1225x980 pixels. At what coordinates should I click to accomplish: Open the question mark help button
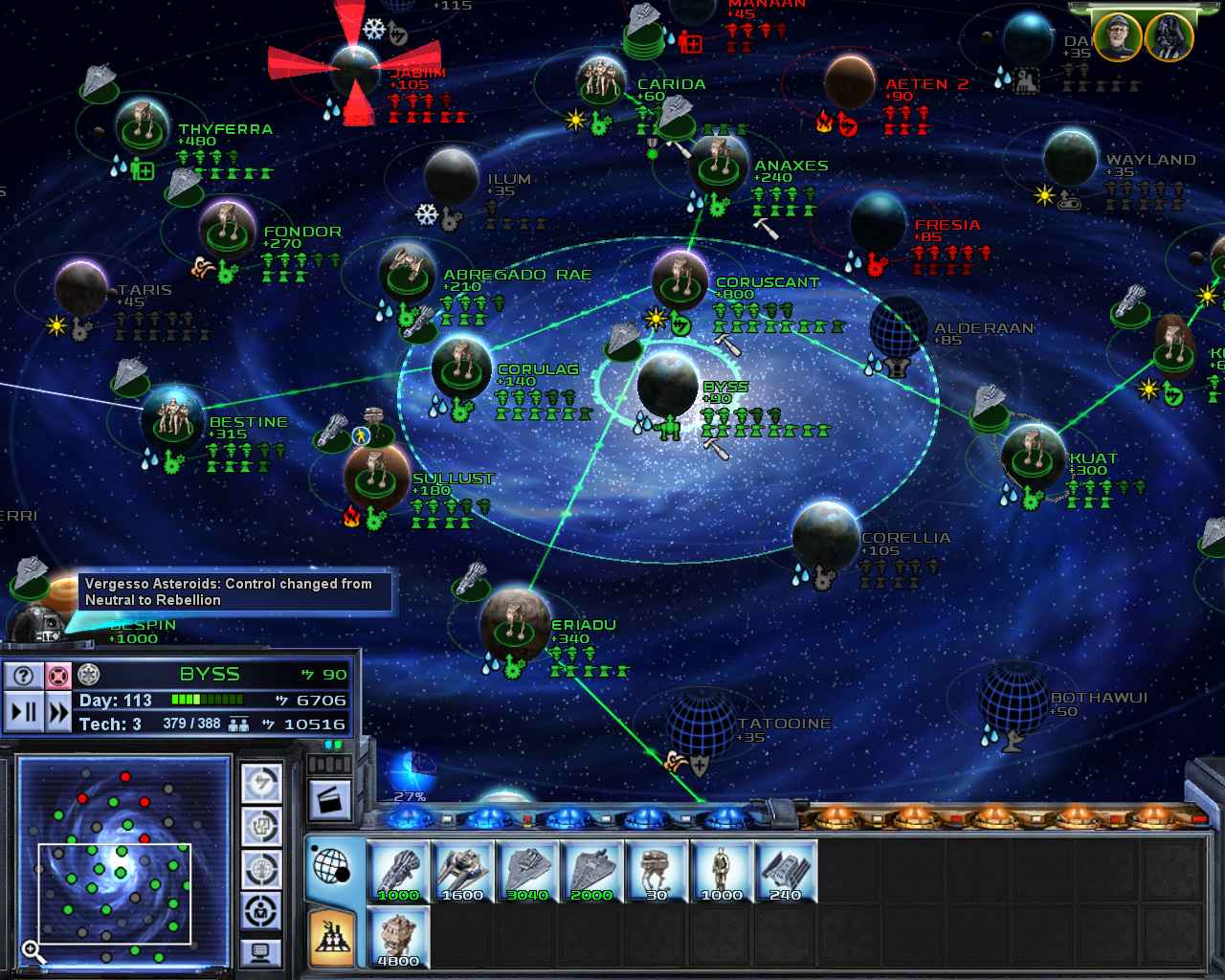24,675
